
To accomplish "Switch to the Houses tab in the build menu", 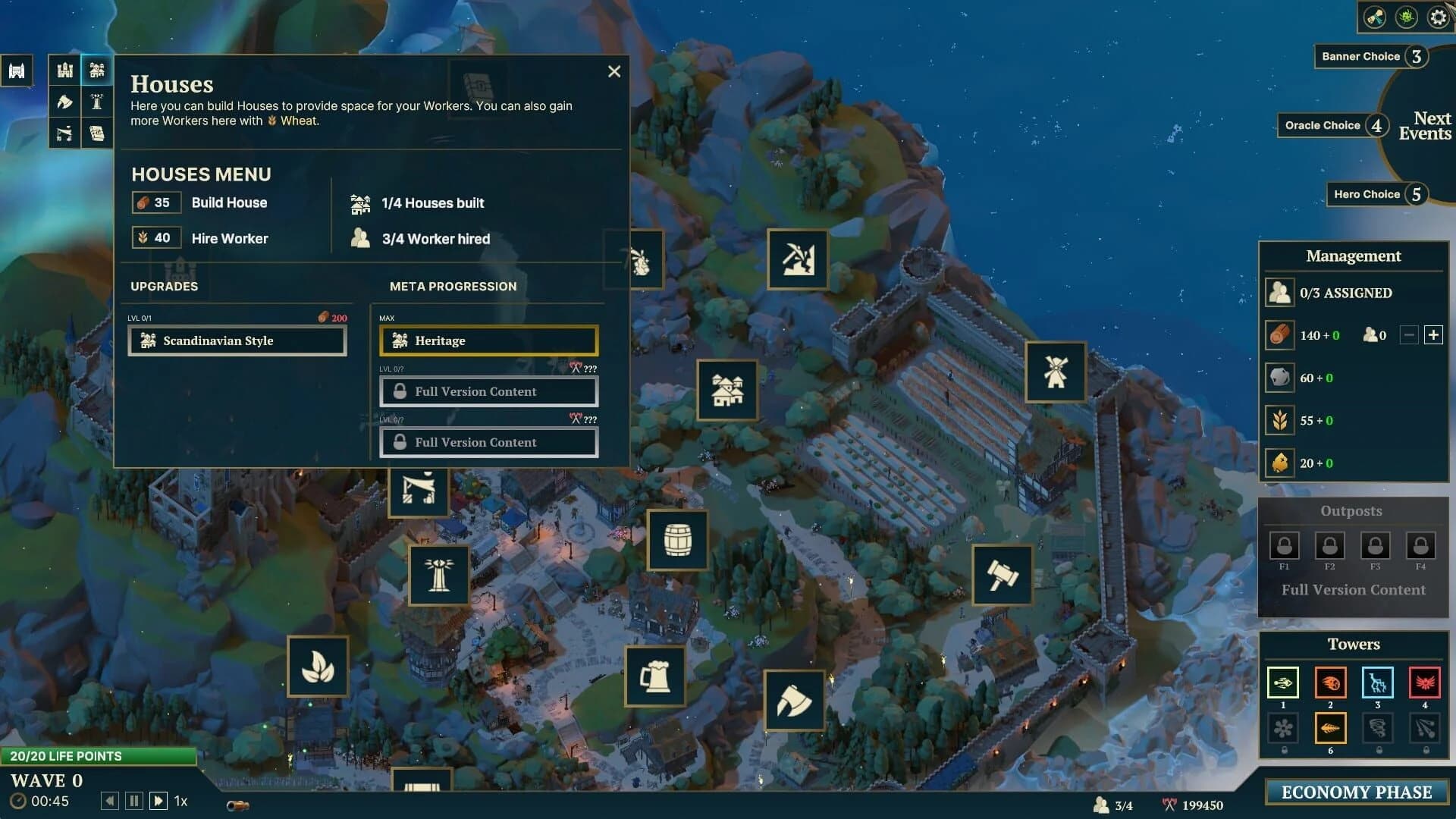I will tap(96, 70).
